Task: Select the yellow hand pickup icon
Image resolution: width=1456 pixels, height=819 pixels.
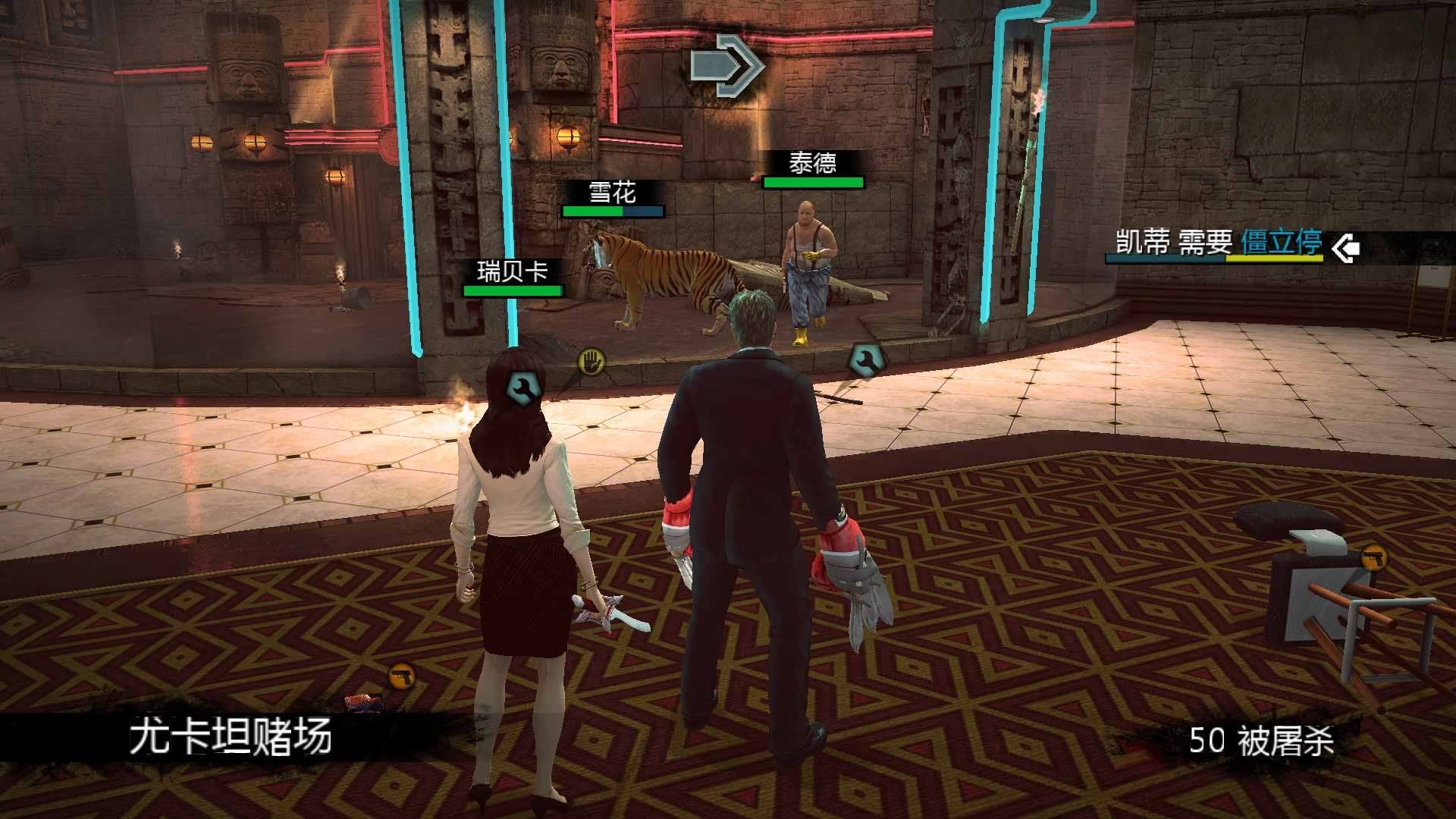Action: pos(591,361)
